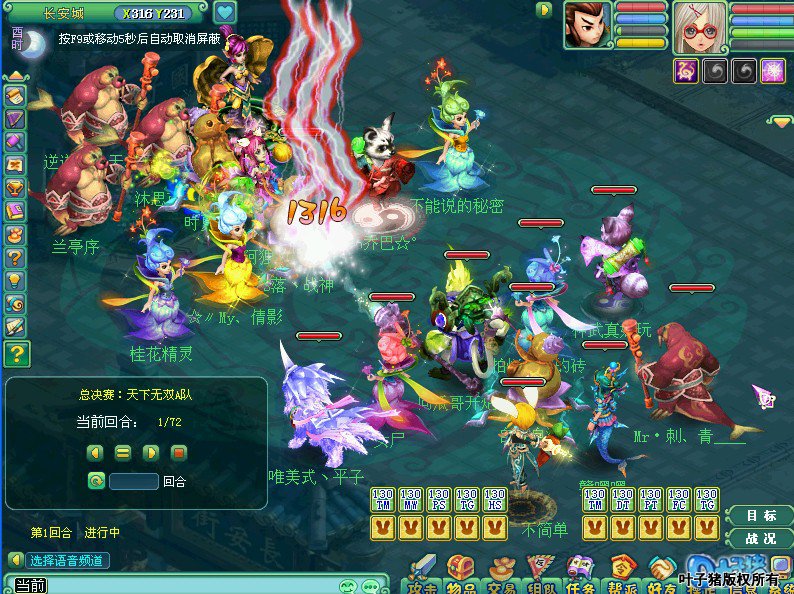Open the yellow question mark help button
Screen dimensions: 794x594
click(16, 353)
